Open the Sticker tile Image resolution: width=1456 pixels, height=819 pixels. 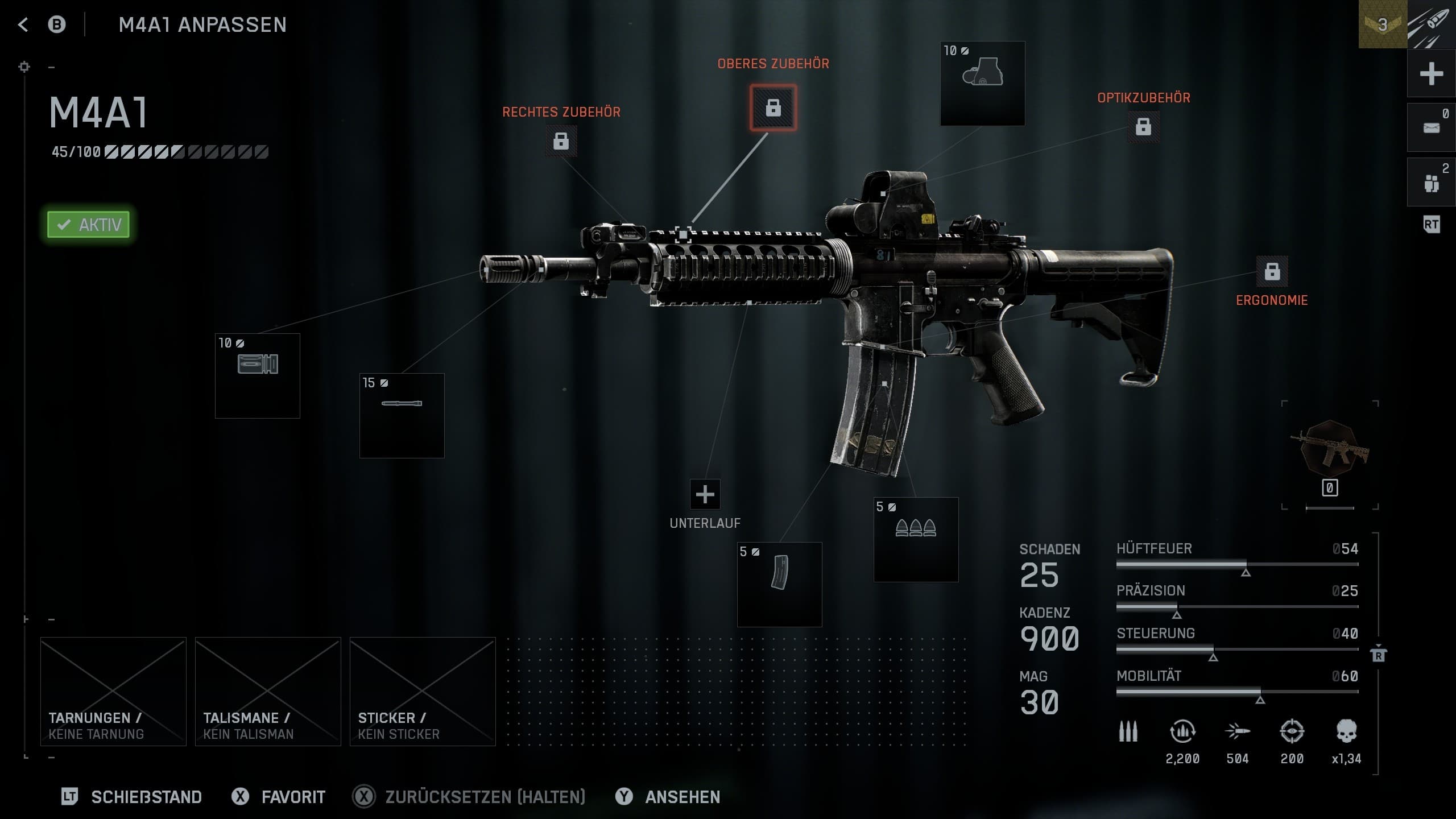(423, 691)
